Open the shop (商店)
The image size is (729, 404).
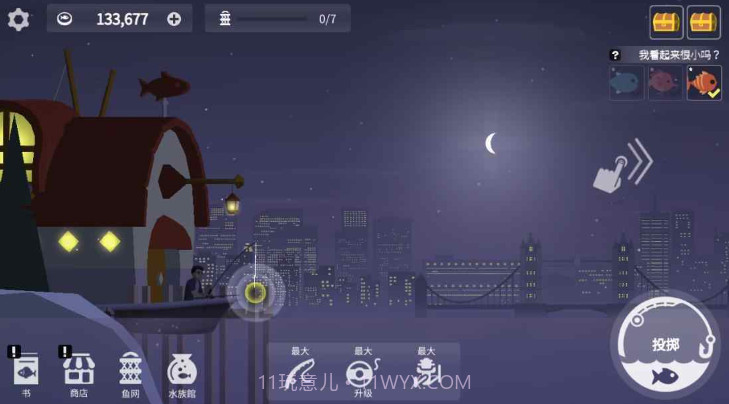pos(78,371)
